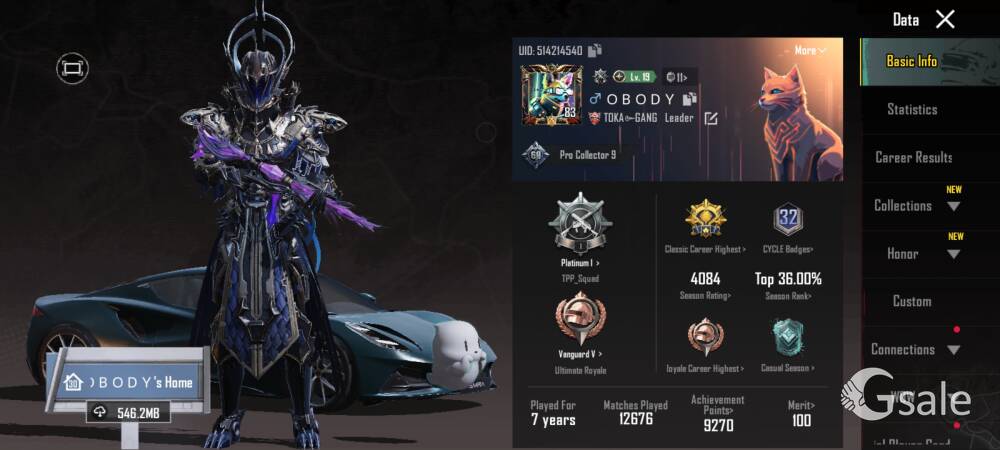
Task: Open the More dropdown on the profile card
Action: tap(810, 50)
